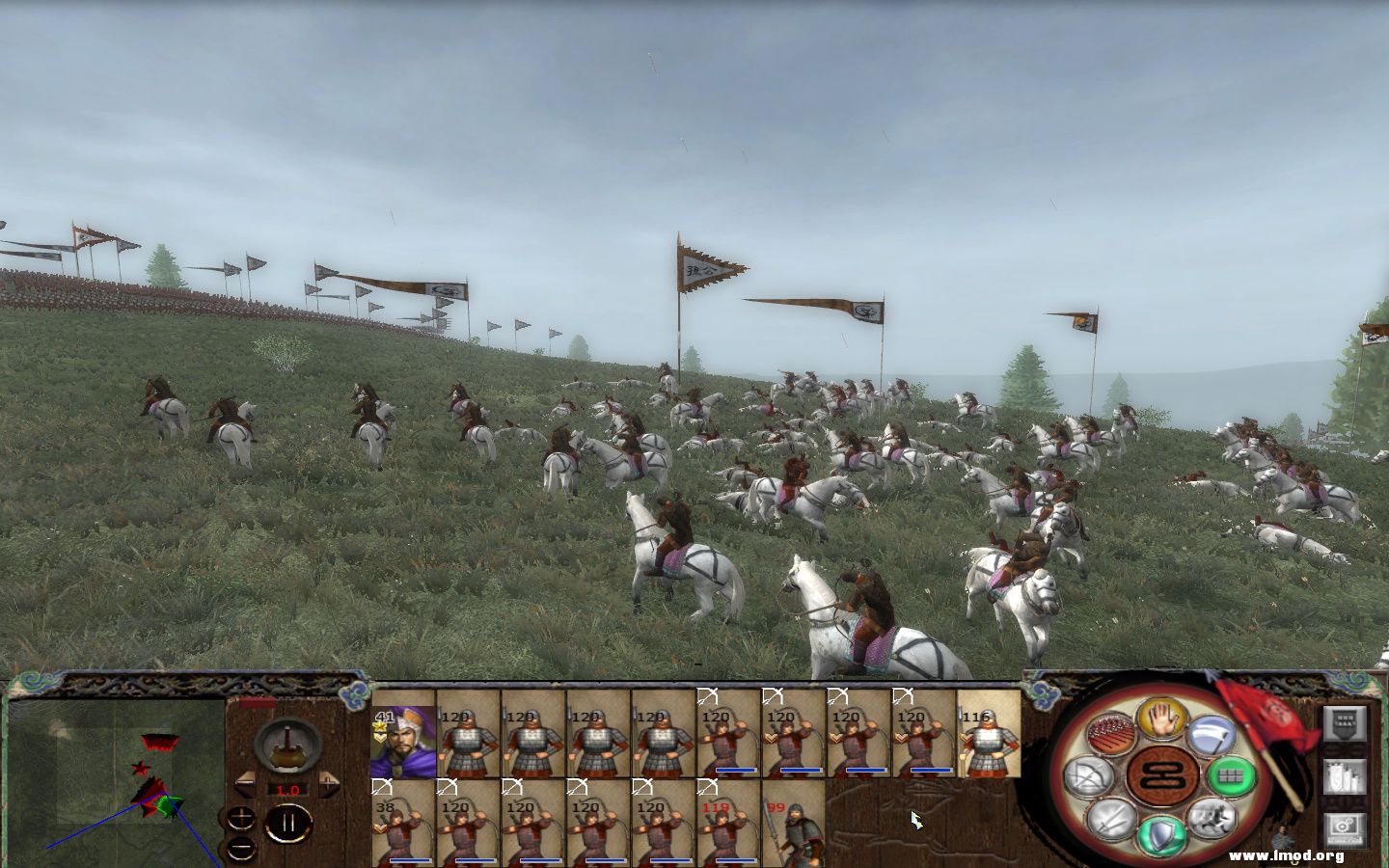1389x868 pixels.
Task: Open the troop roster panel on the right
Action: pyautogui.click(x=1344, y=724)
